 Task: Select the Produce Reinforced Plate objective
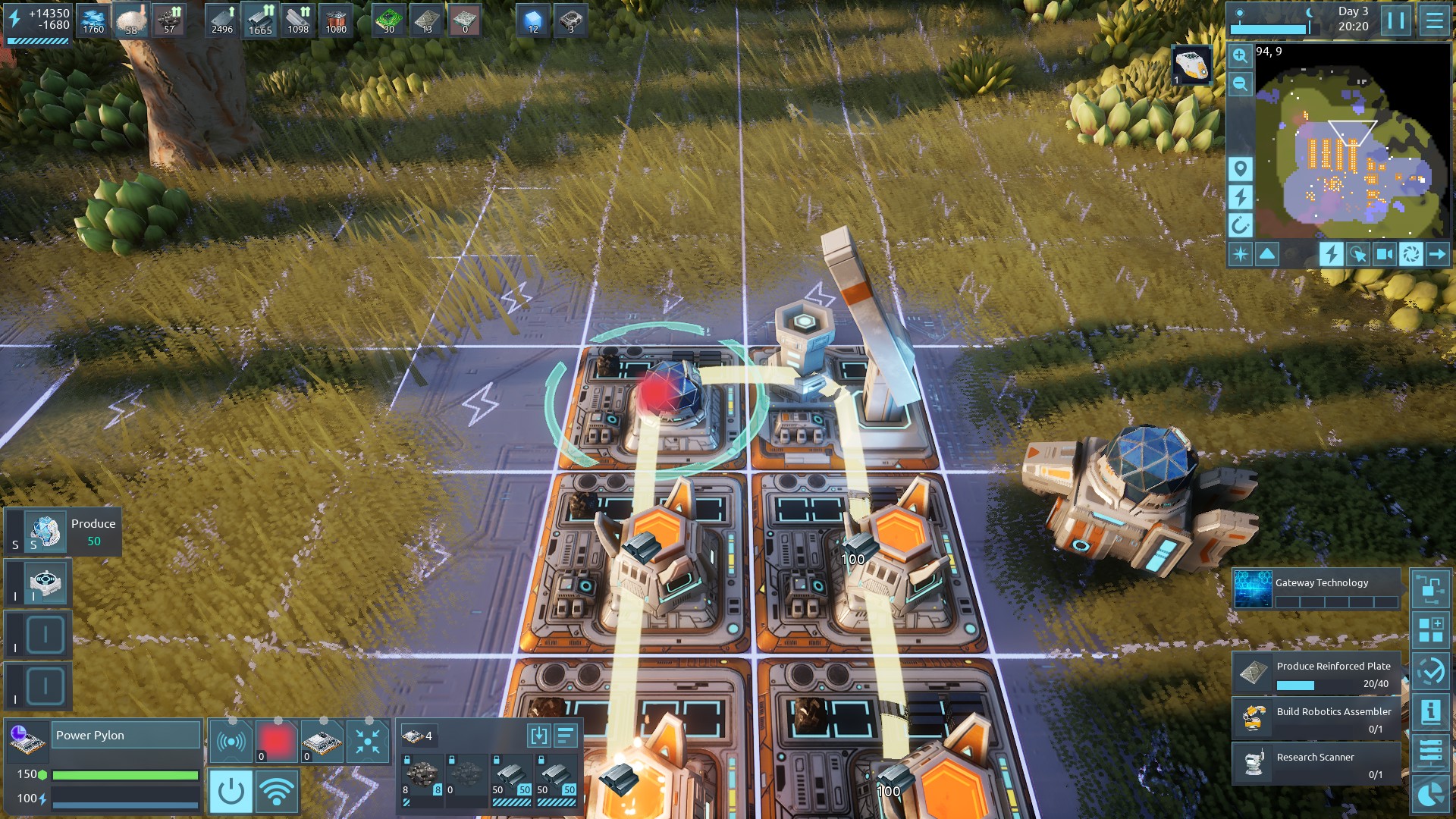click(x=1316, y=673)
